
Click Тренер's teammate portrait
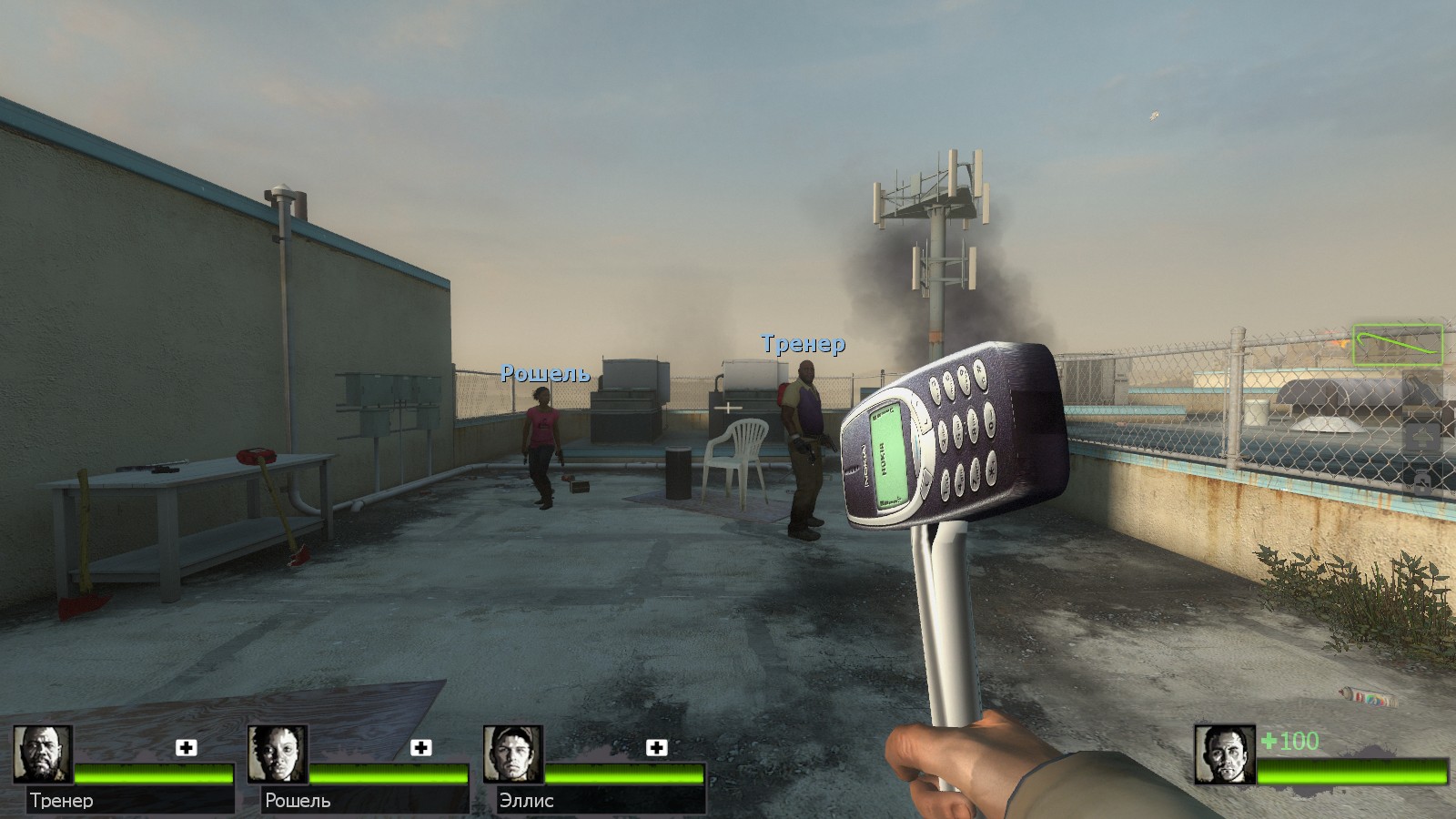point(43,754)
